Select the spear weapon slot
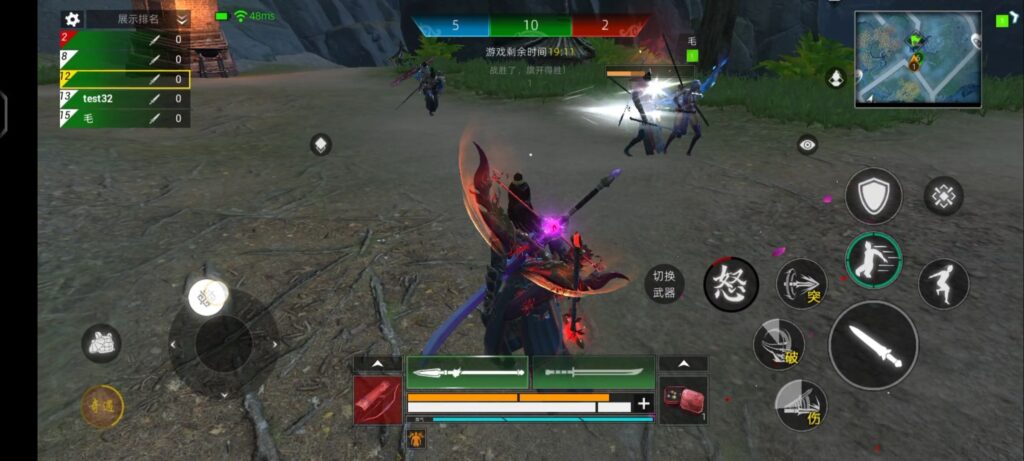This screenshot has width=1024, height=461. pos(467,372)
